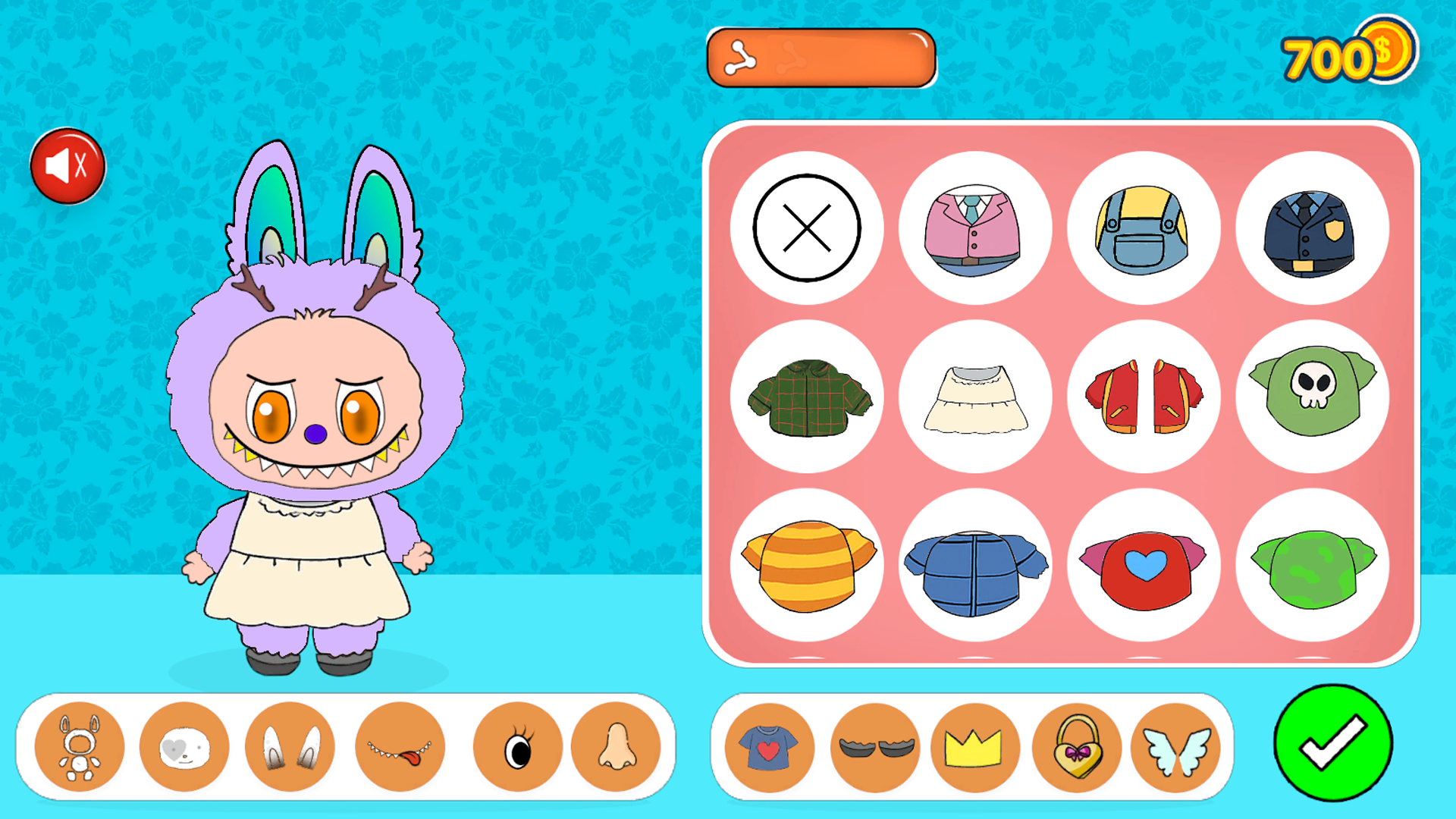The image size is (1456, 819).
Task: Pick the green skull shirt
Action: 1311,396
